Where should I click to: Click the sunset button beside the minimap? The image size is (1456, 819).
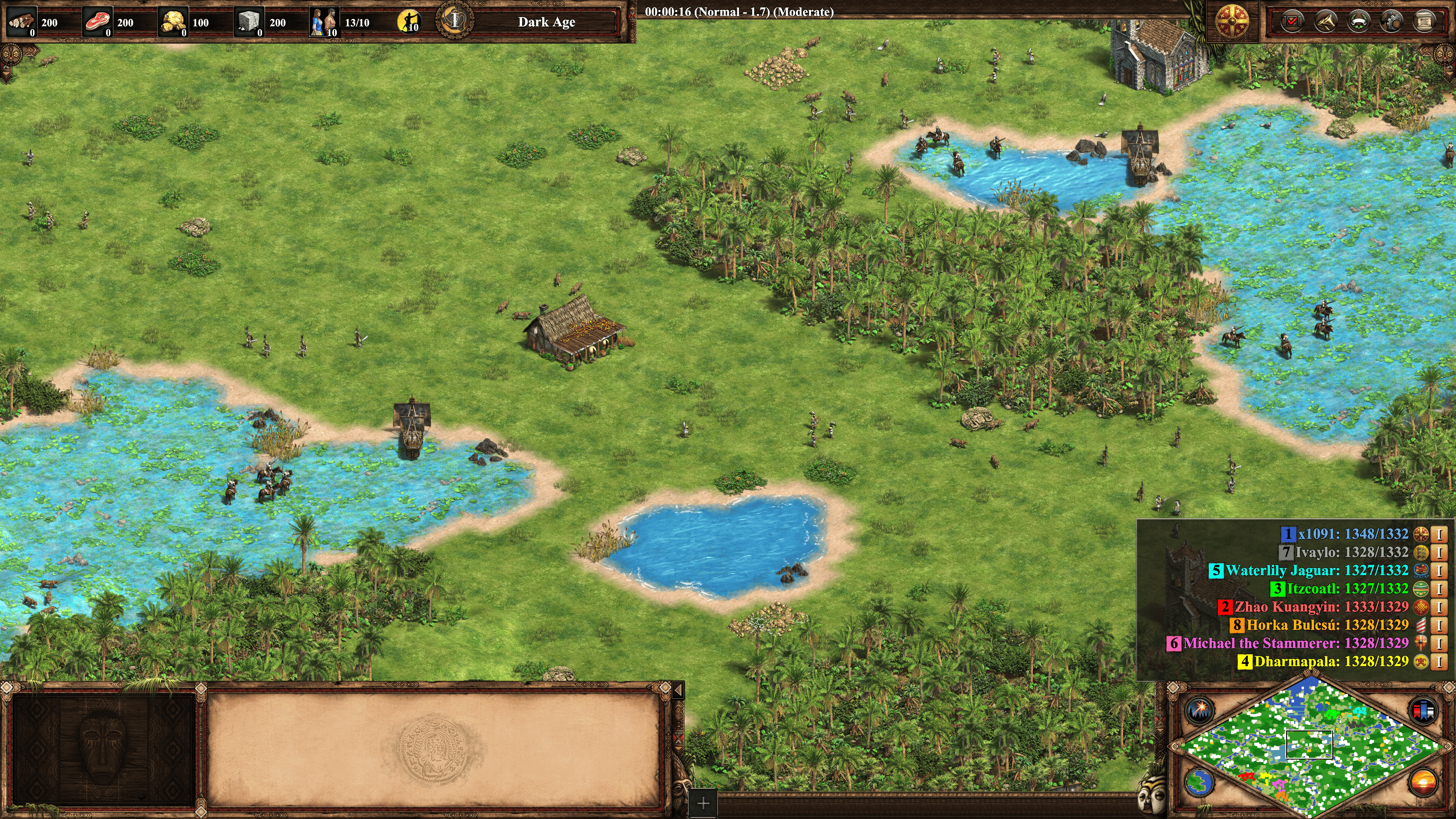[1423, 783]
